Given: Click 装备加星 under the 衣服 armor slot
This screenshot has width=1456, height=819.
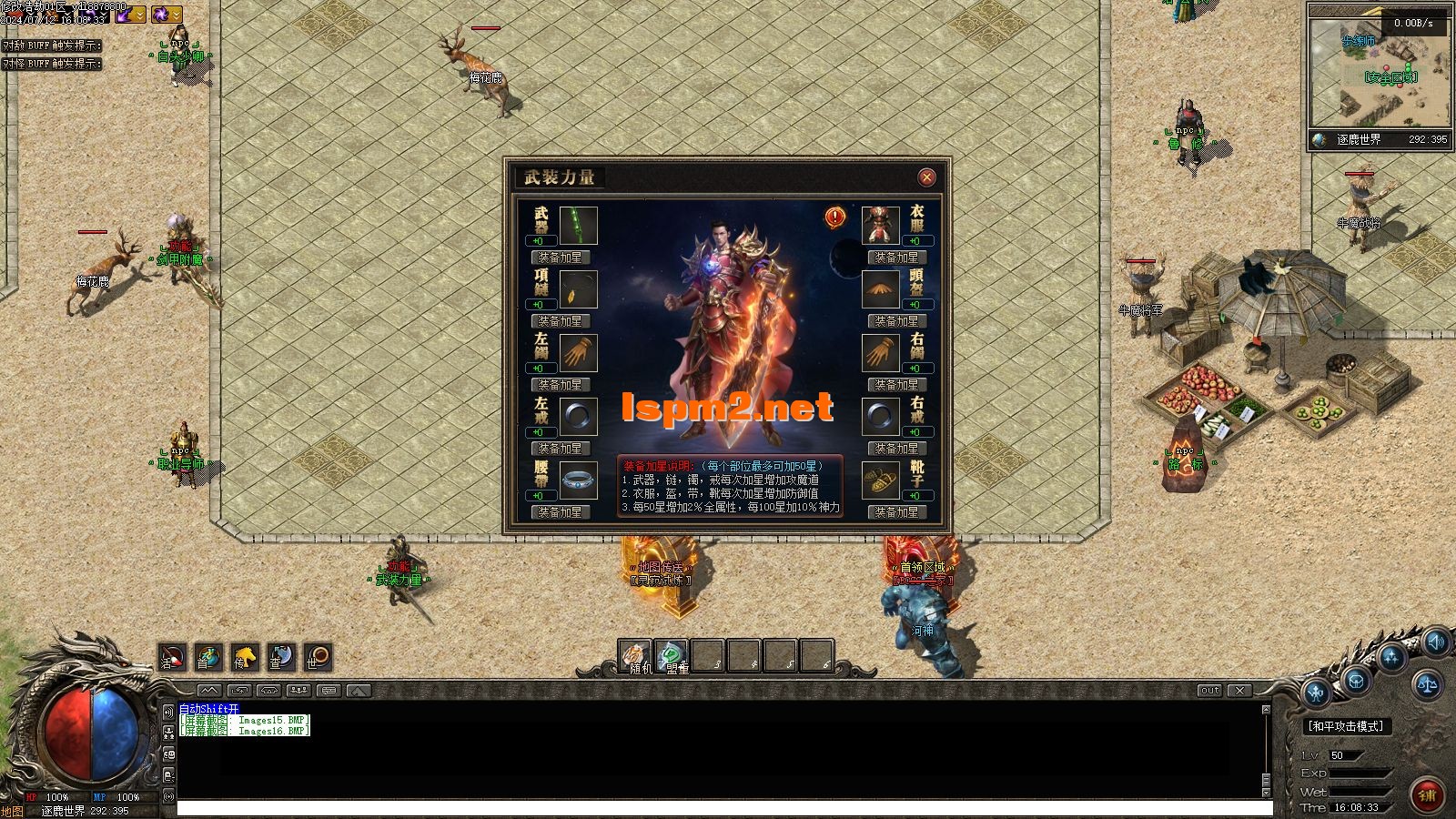Looking at the screenshot, I should (896, 258).
